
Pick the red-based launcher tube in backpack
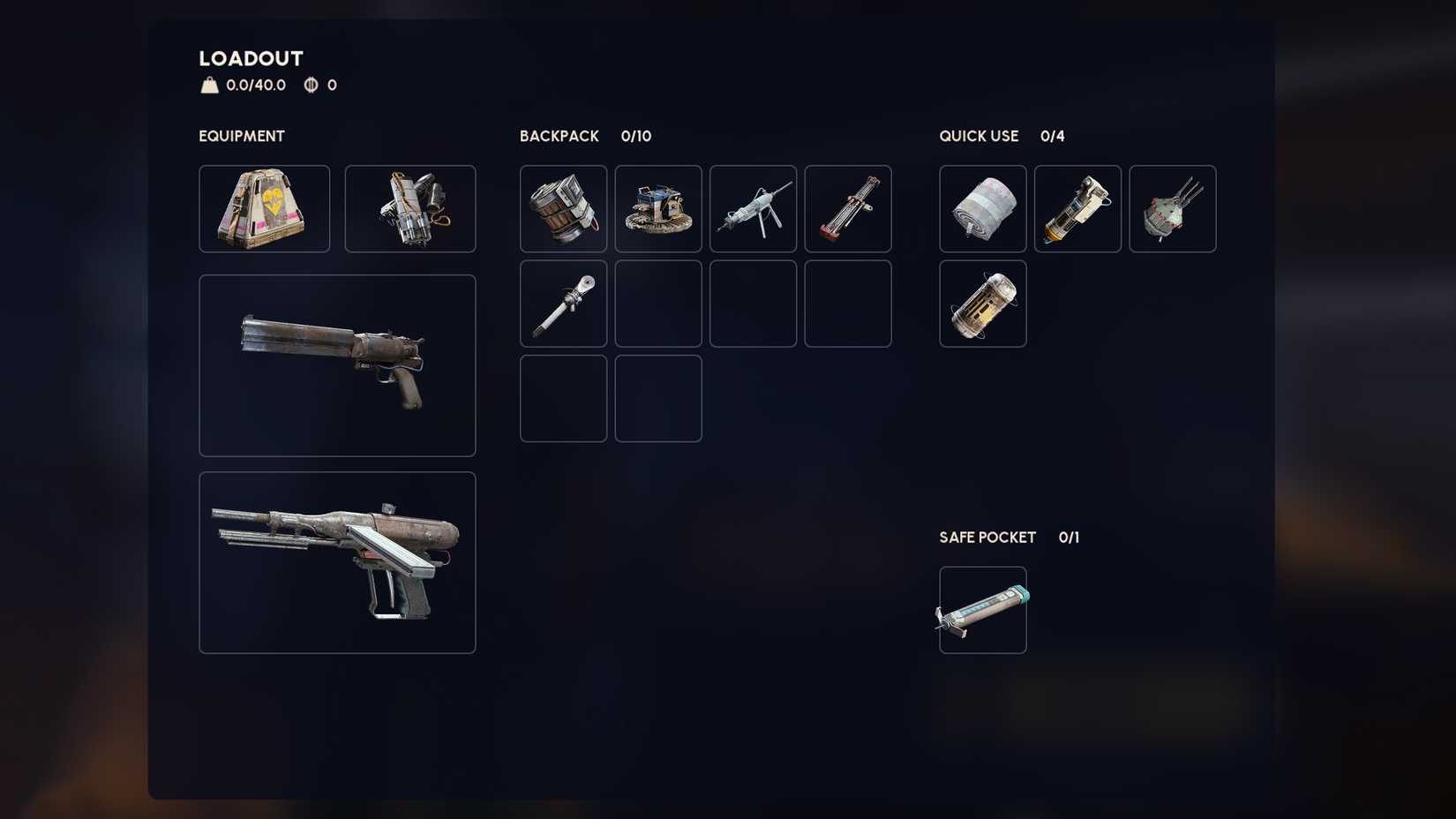pos(847,208)
